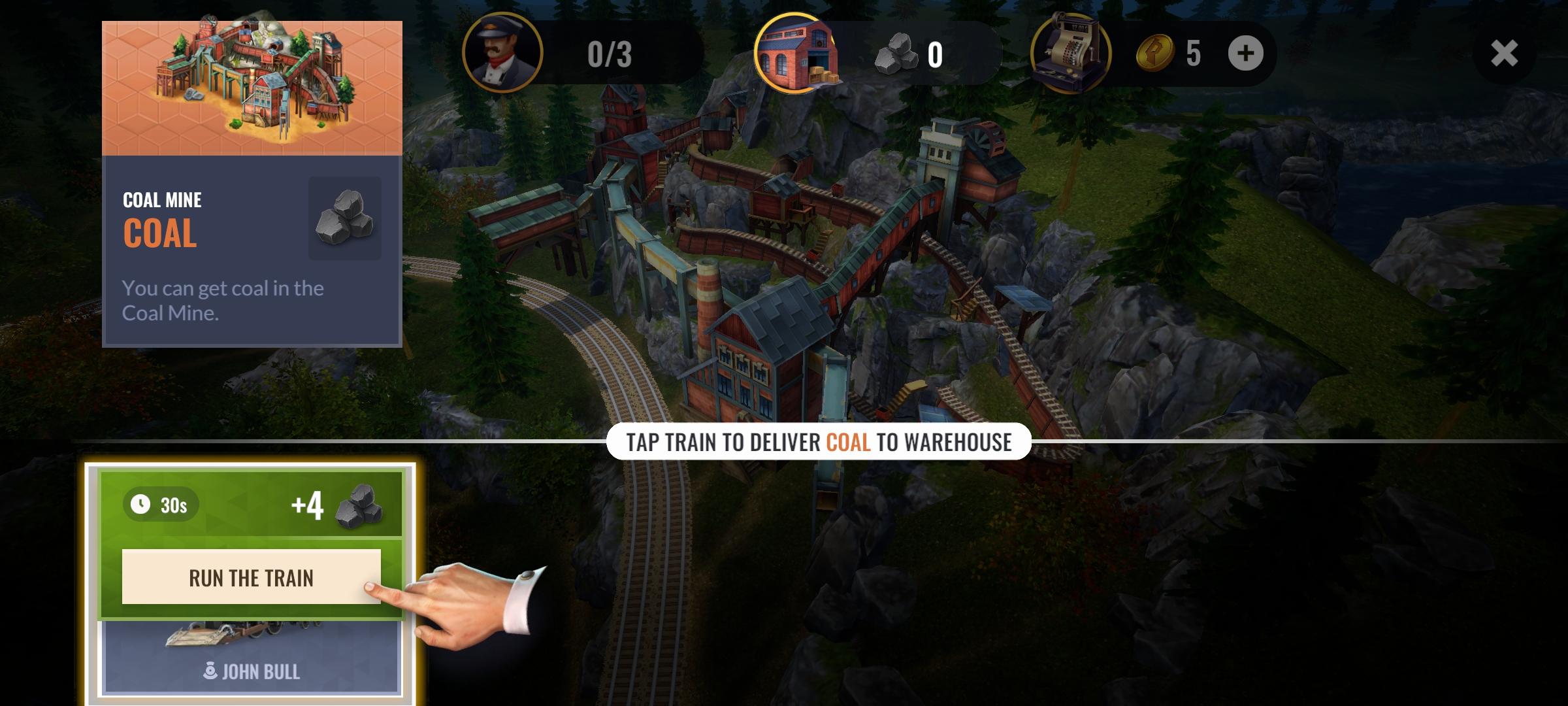
Task: Tap the conductor portrait icon showing 0/3
Action: pyautogui.click(x=503, y=54)
